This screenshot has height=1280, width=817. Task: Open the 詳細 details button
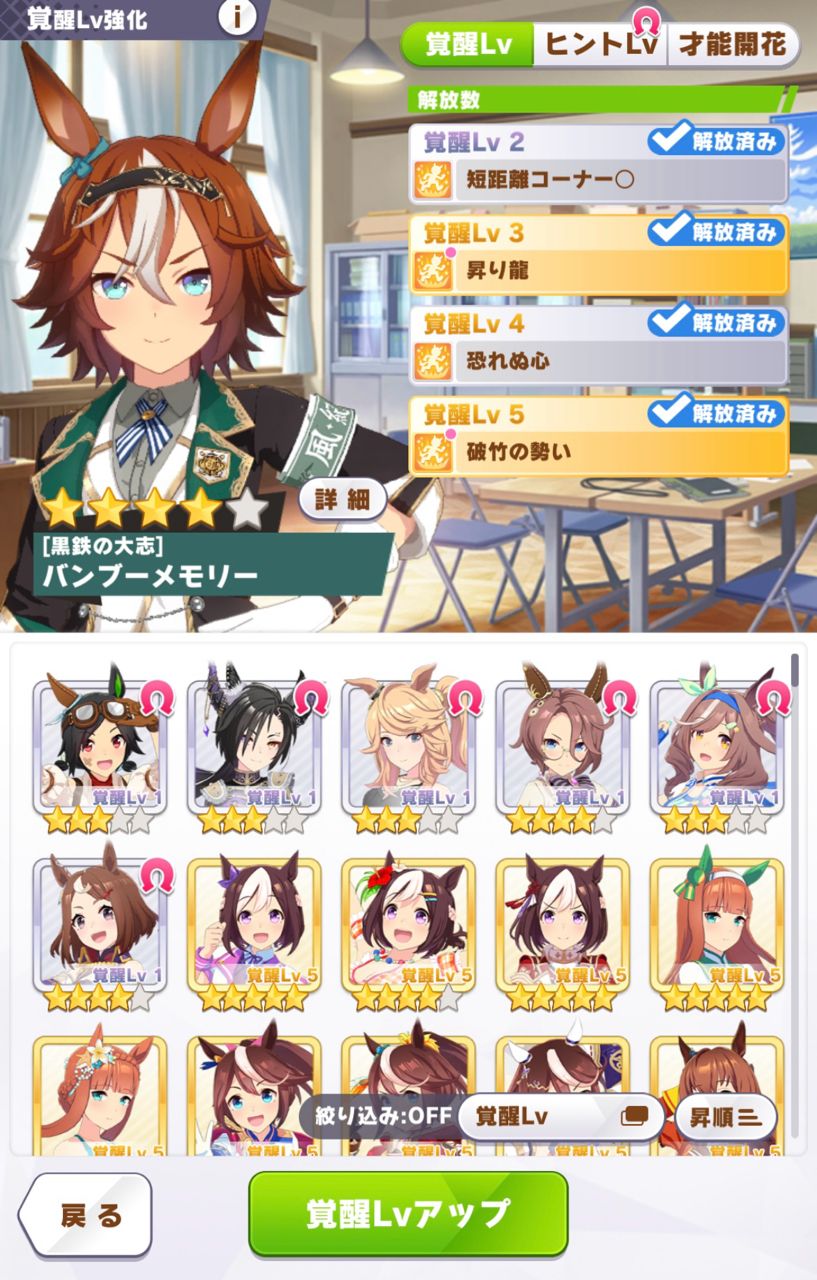pos(342,501)
